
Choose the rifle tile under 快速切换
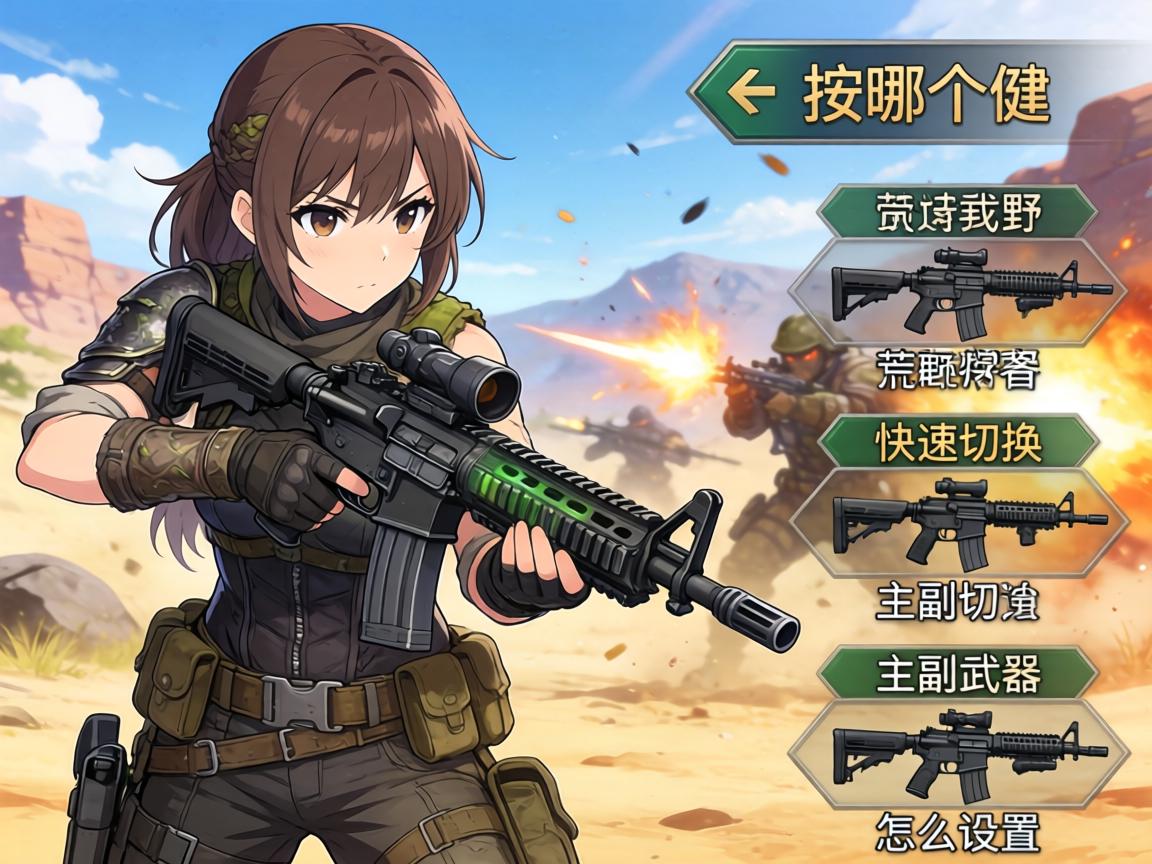pyautogui.click(x=960, y=522)
